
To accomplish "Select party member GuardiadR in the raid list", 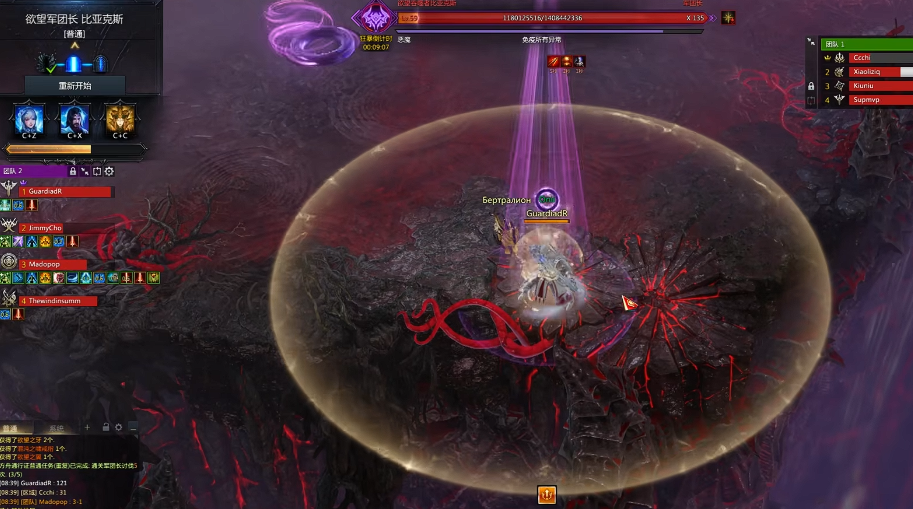I will (66, 191).
